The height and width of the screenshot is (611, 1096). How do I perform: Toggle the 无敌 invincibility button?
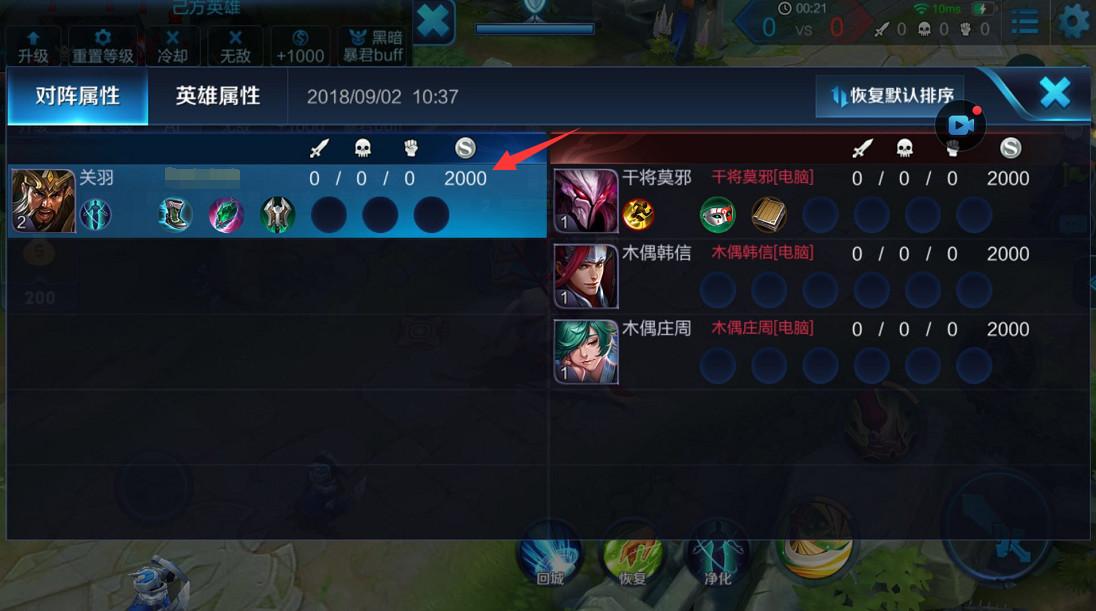point(235,46)
